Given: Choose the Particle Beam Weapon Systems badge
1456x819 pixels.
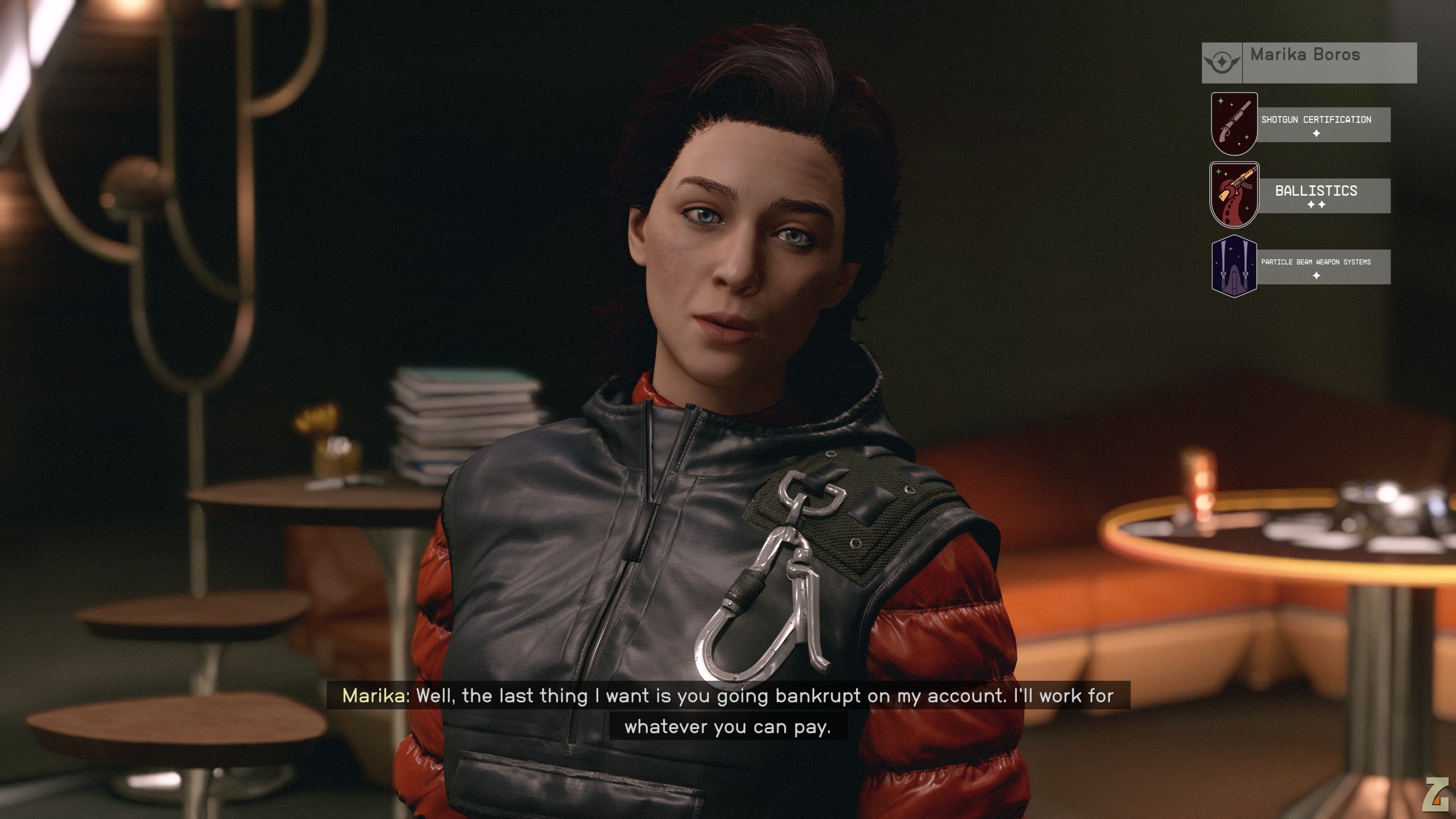Looking at the screenshot, I should (x=1234, y=266).
